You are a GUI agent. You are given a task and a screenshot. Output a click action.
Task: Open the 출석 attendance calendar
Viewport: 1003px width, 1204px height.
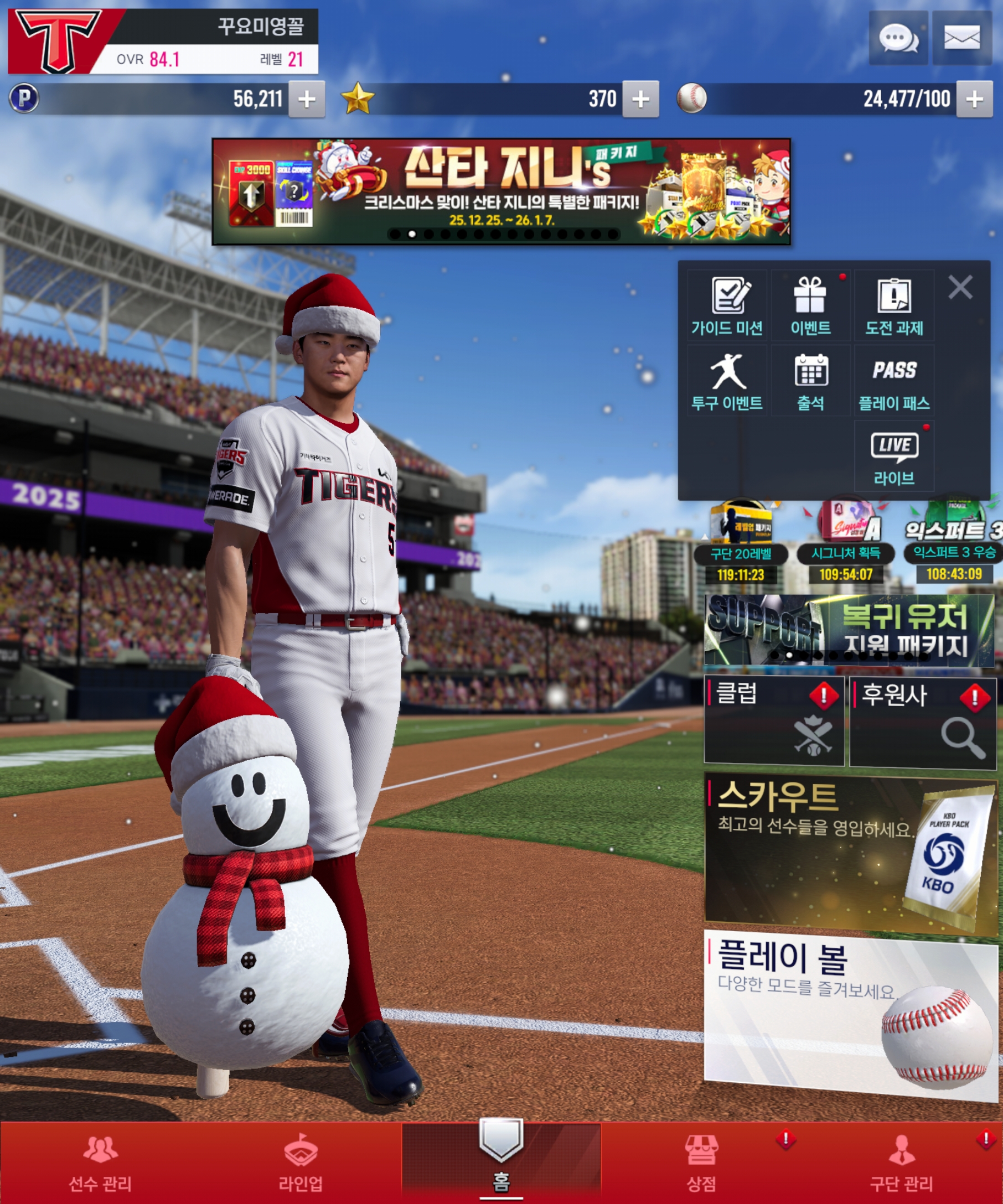click(810, 381)
